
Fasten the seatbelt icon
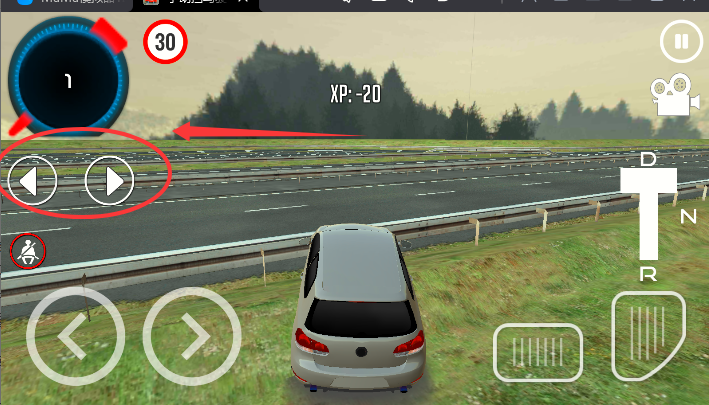[x=27, y=252]
